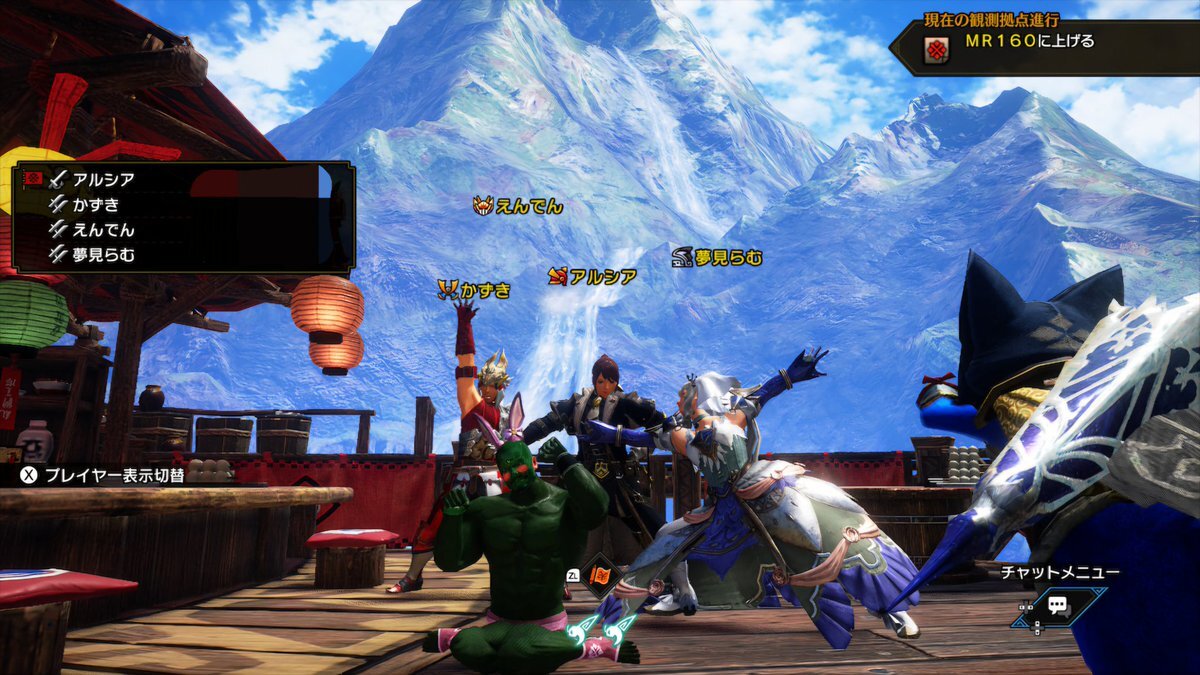The image size is (1200, 675).
Task: Click the アルシア name tag above hunter
Action: [592, 277]
